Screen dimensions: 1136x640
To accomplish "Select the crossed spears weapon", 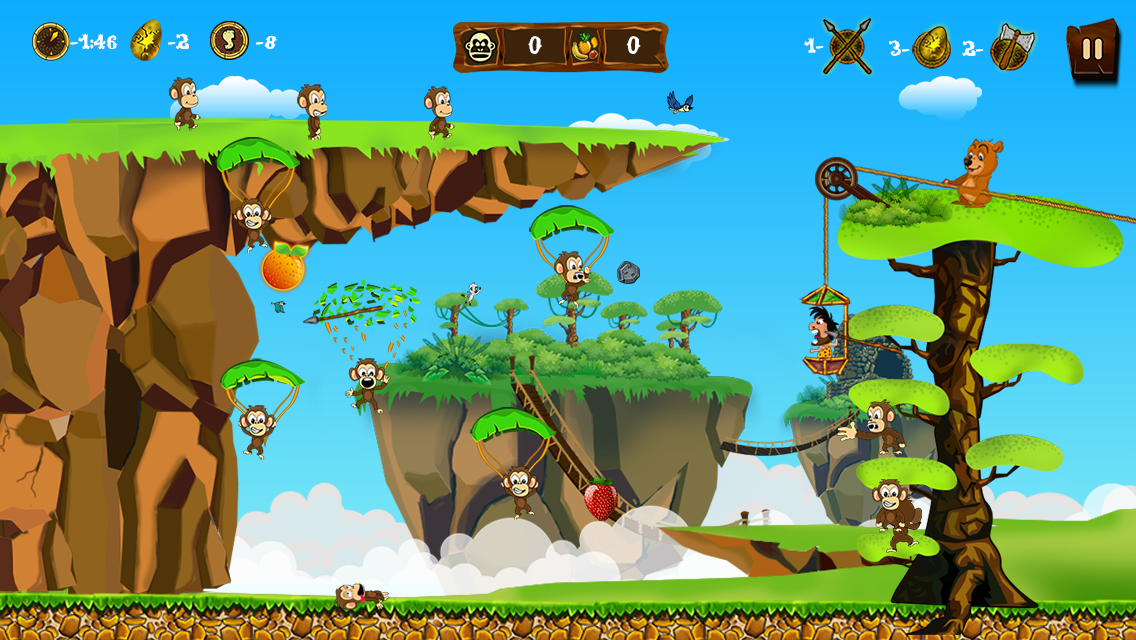I will [x=847, y=46].
